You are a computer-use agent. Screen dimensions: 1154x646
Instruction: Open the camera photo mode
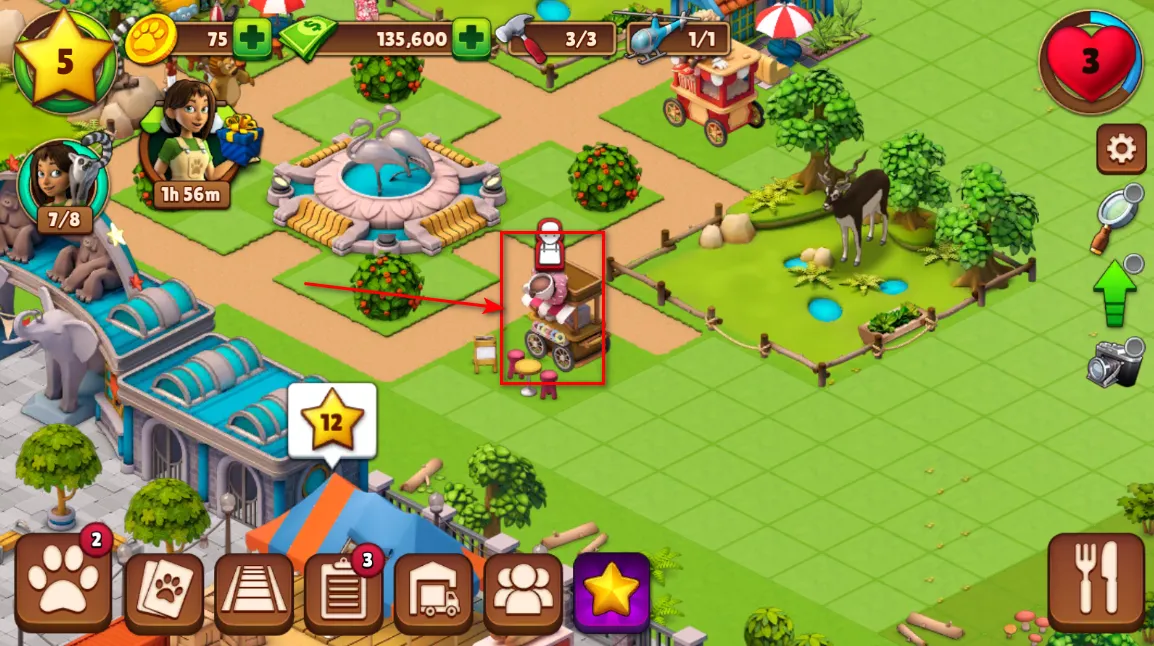click(x=1114, y=363)
